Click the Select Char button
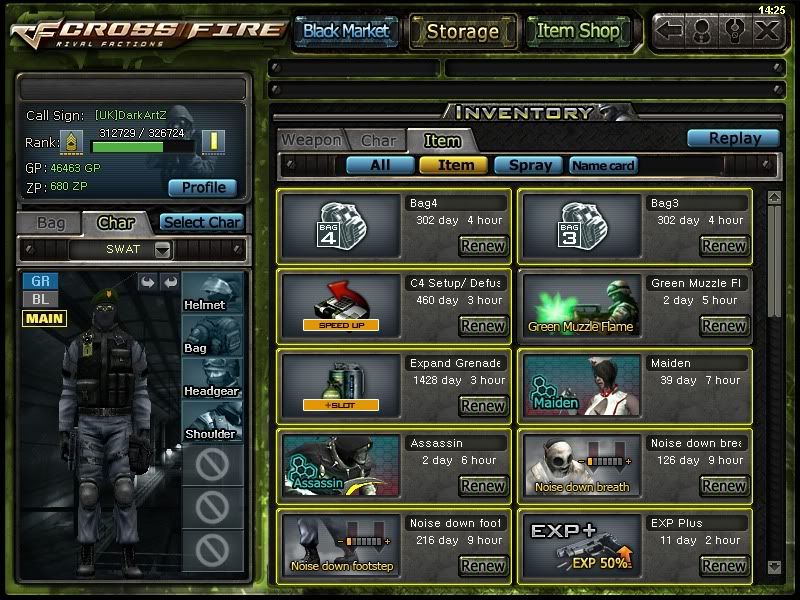Viewport: 800px width, 600px height. pos(201,222)
